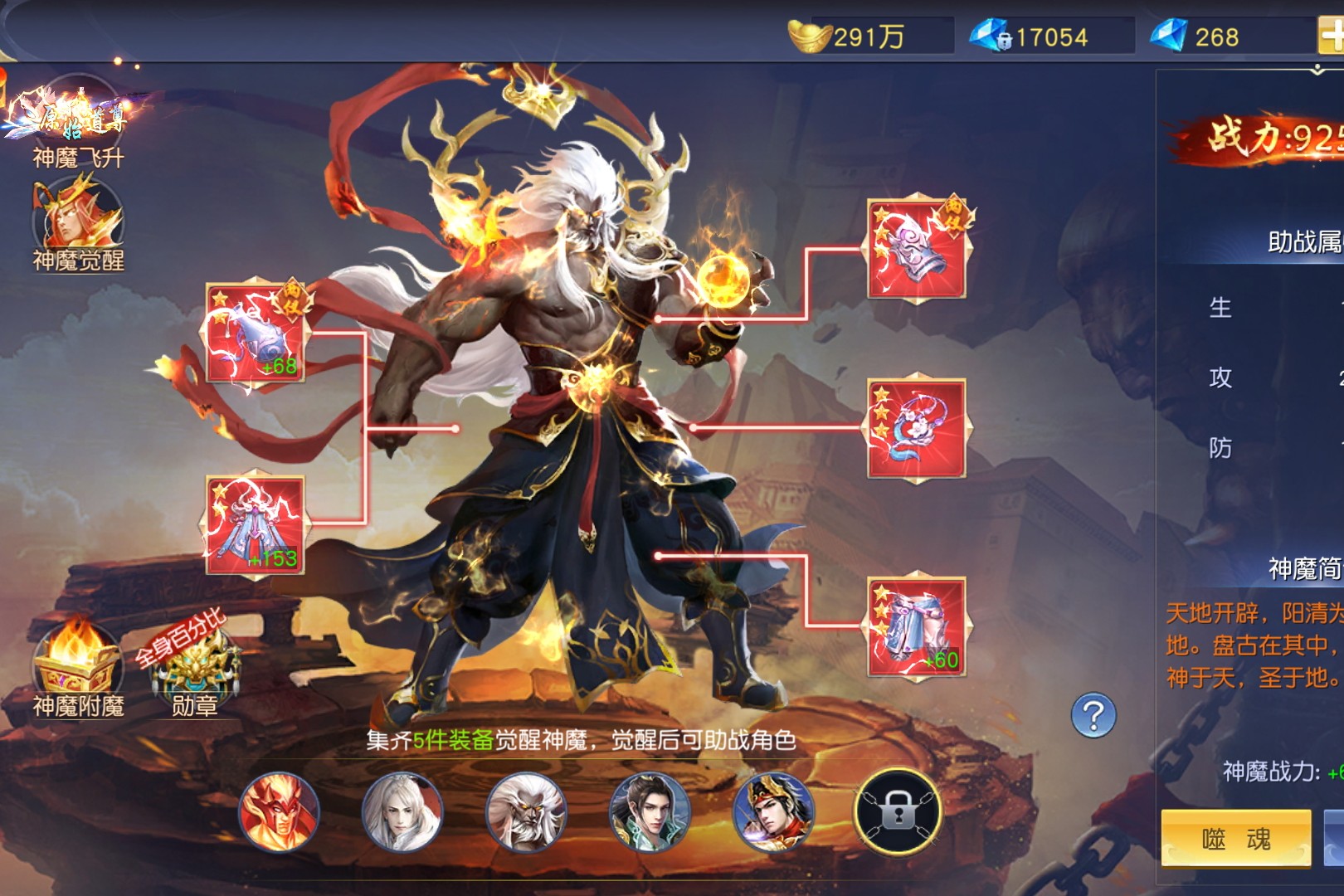
Task: Open the blue question mark help
Action: coord(1093,715)
